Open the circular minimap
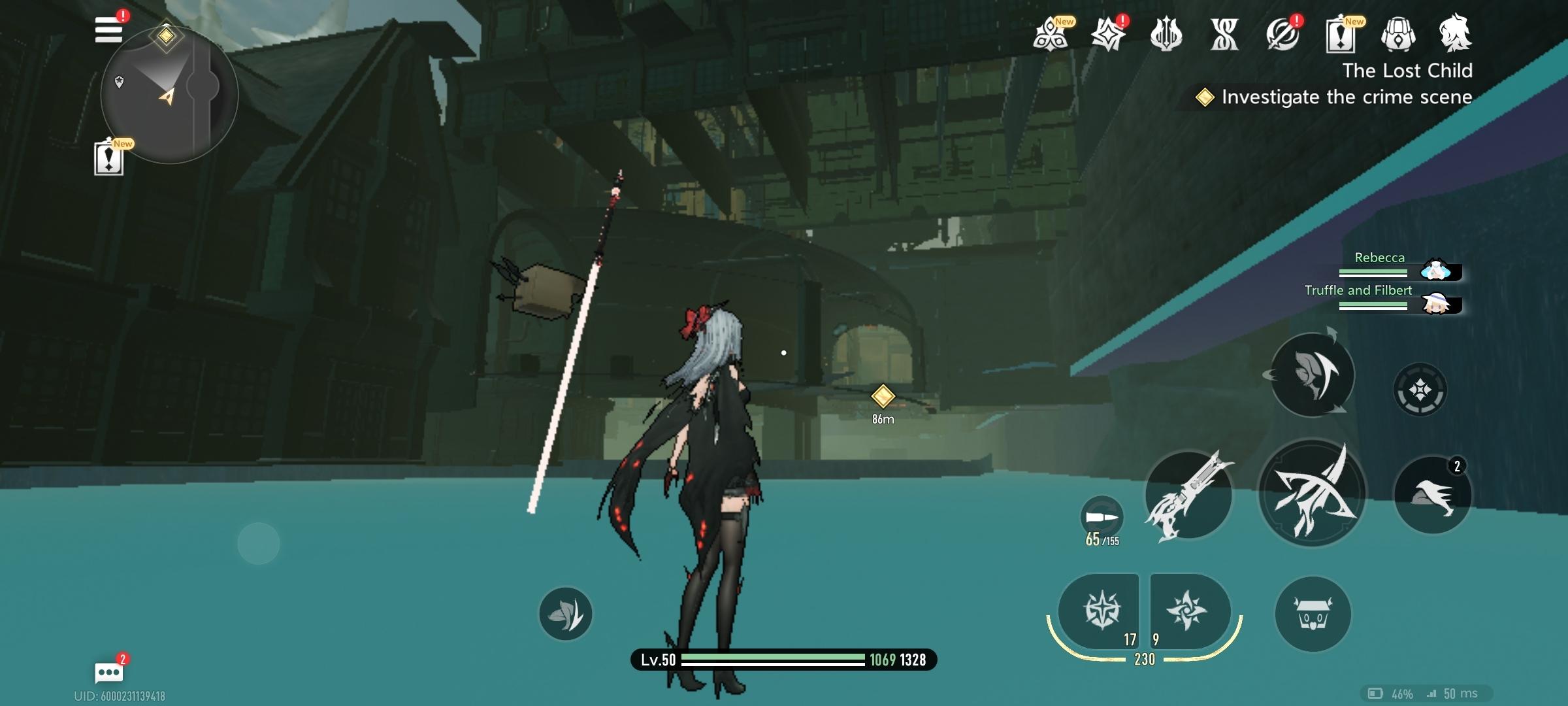This screenshot has height=706, width=1568. coord(169,95)
